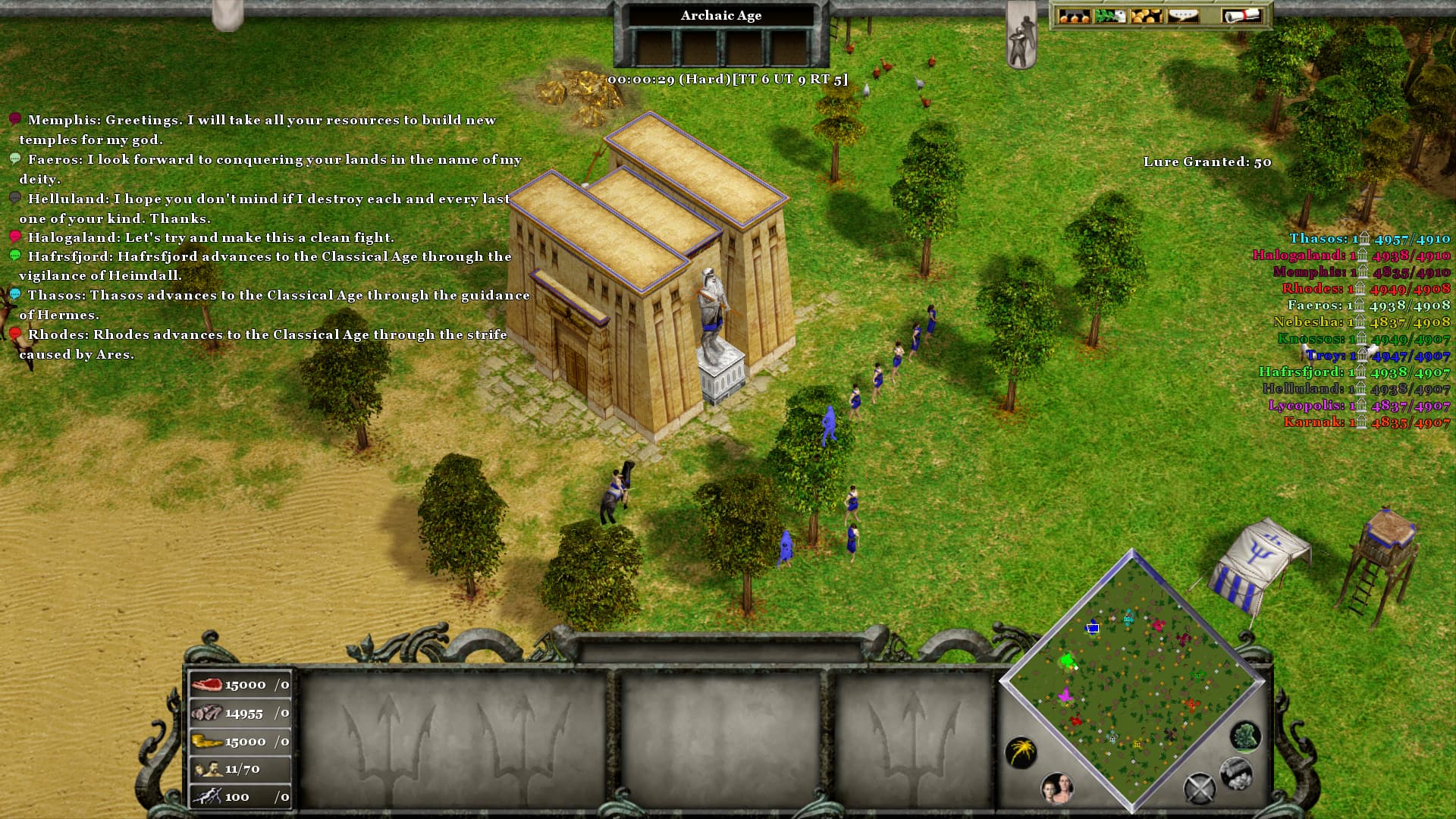
Task: Open chat with the speech bubble icon
Action: pos(1183,15)
